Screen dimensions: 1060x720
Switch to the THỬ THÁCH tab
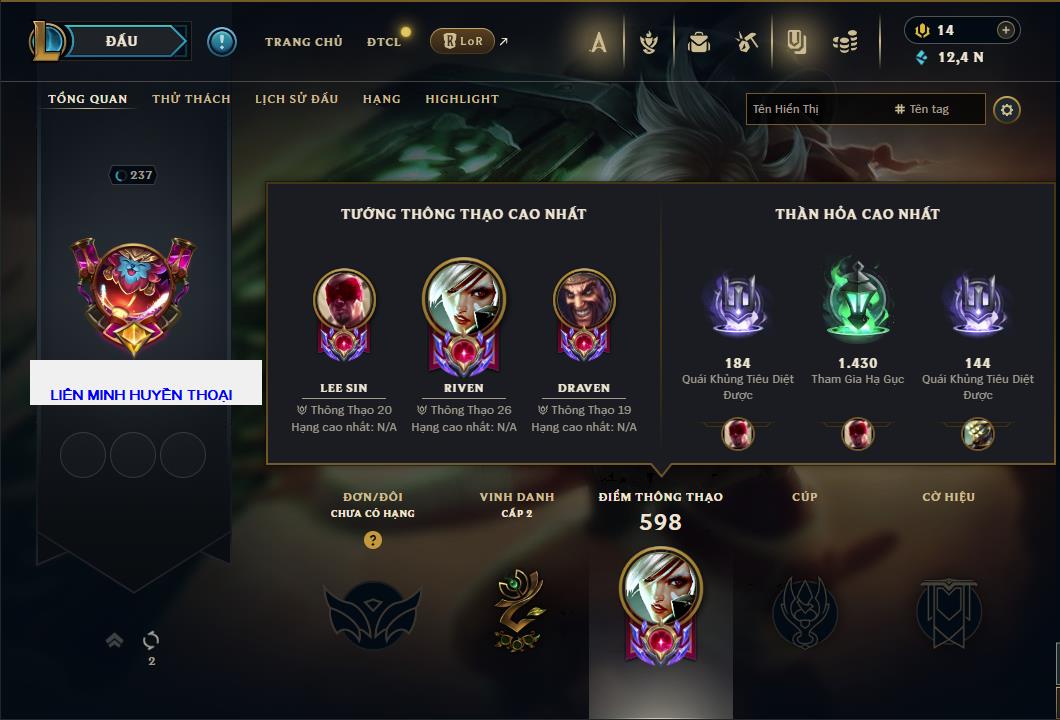[x=191, y=99]
